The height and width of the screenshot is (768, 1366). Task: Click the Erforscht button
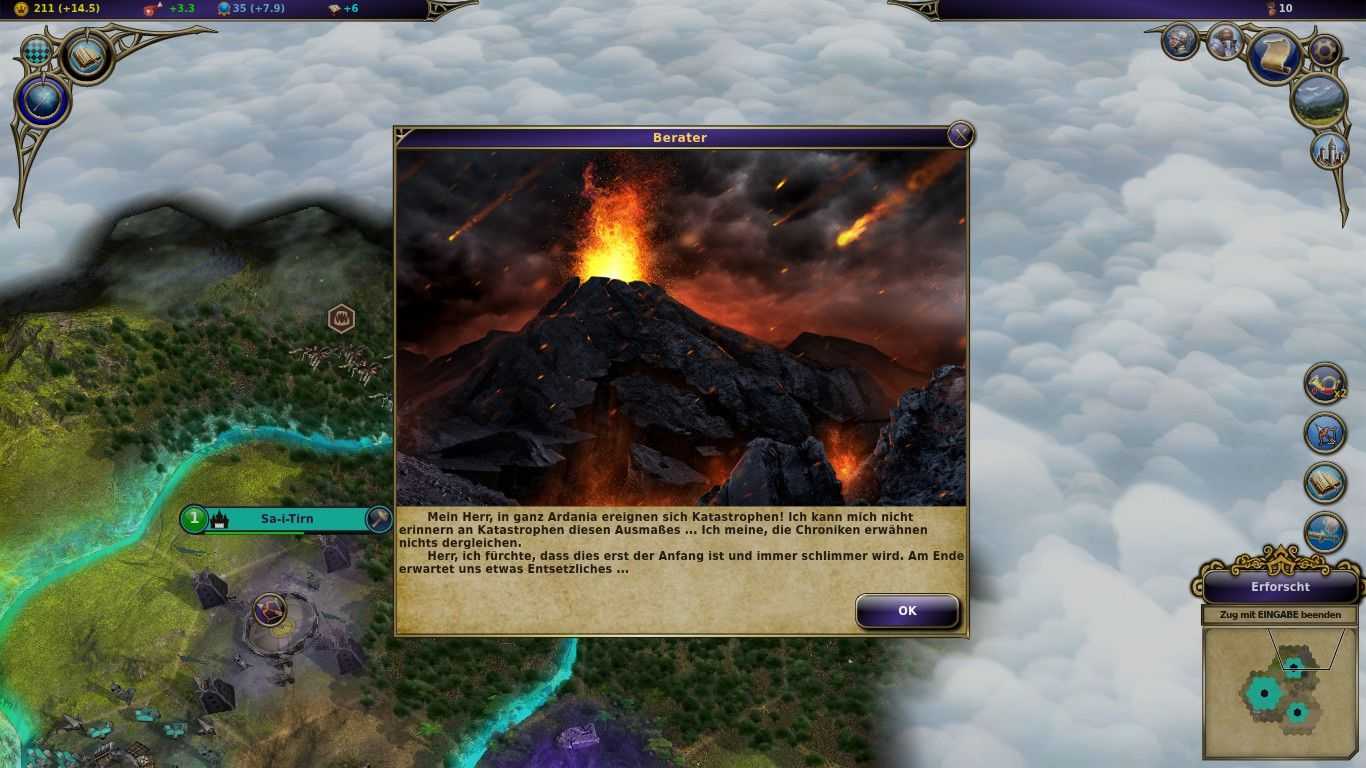tap(1280, 587)
